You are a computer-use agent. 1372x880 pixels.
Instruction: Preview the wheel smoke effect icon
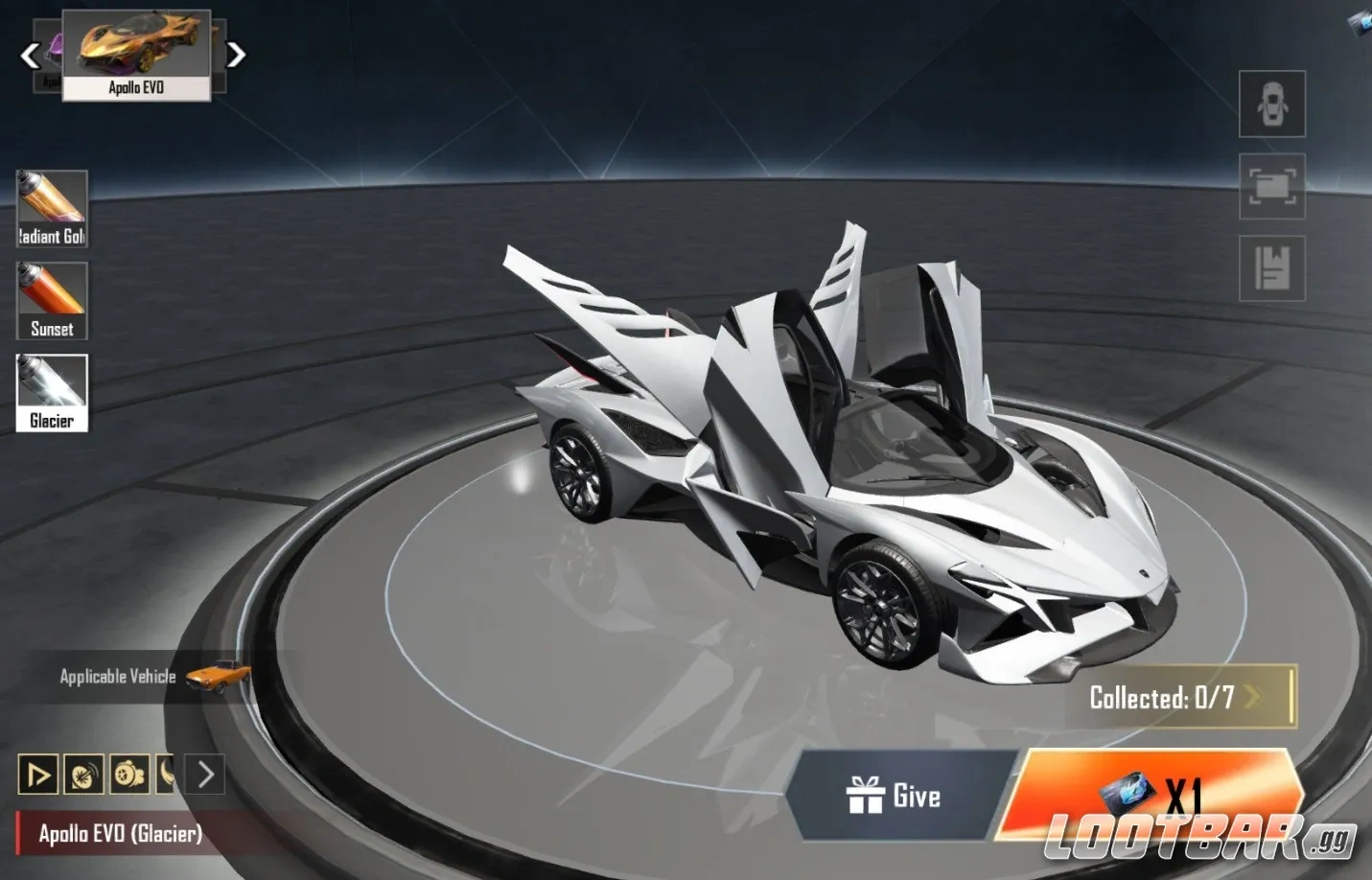point(129,775)
